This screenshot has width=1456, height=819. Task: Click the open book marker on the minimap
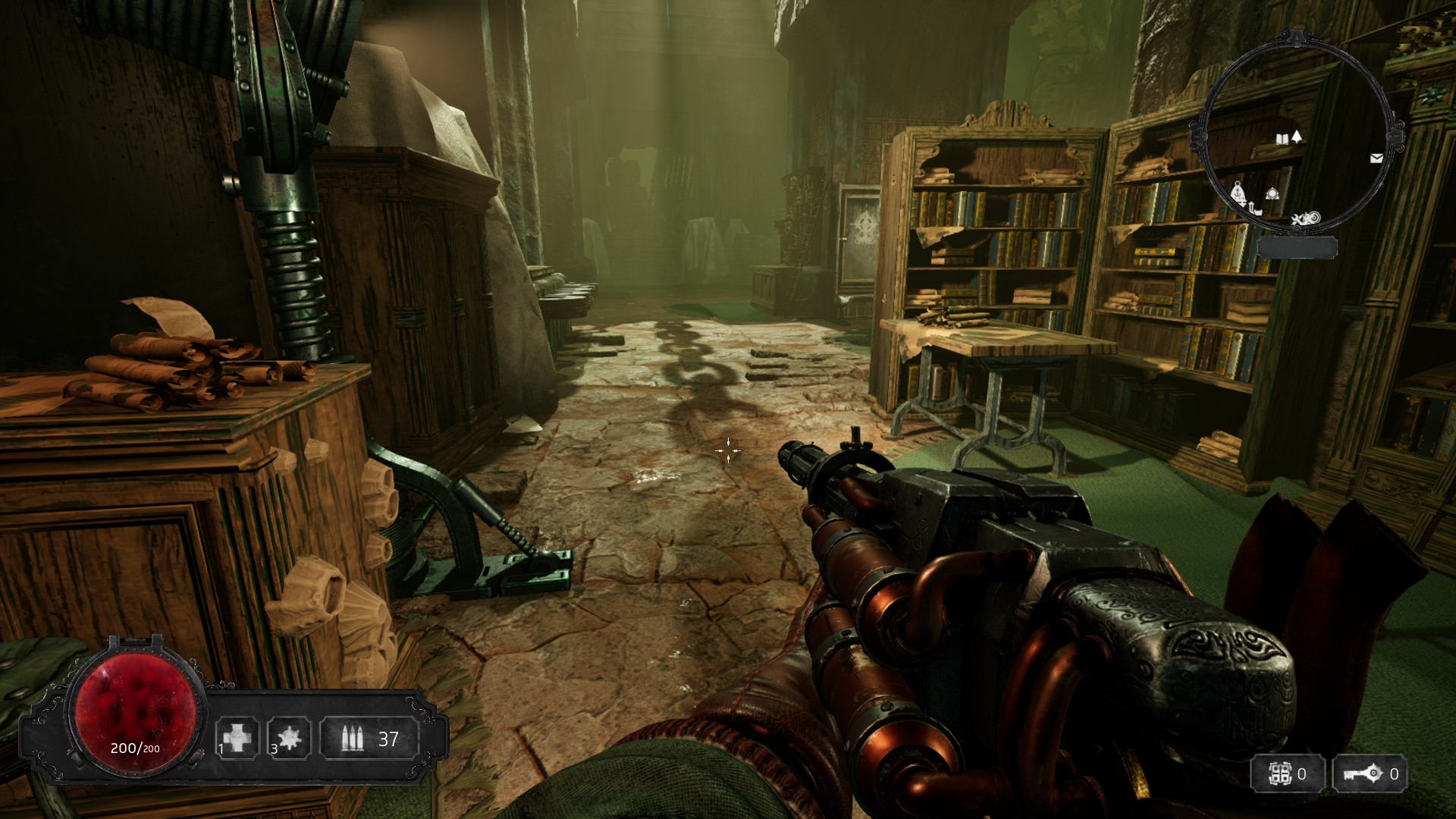[1282, 139]
